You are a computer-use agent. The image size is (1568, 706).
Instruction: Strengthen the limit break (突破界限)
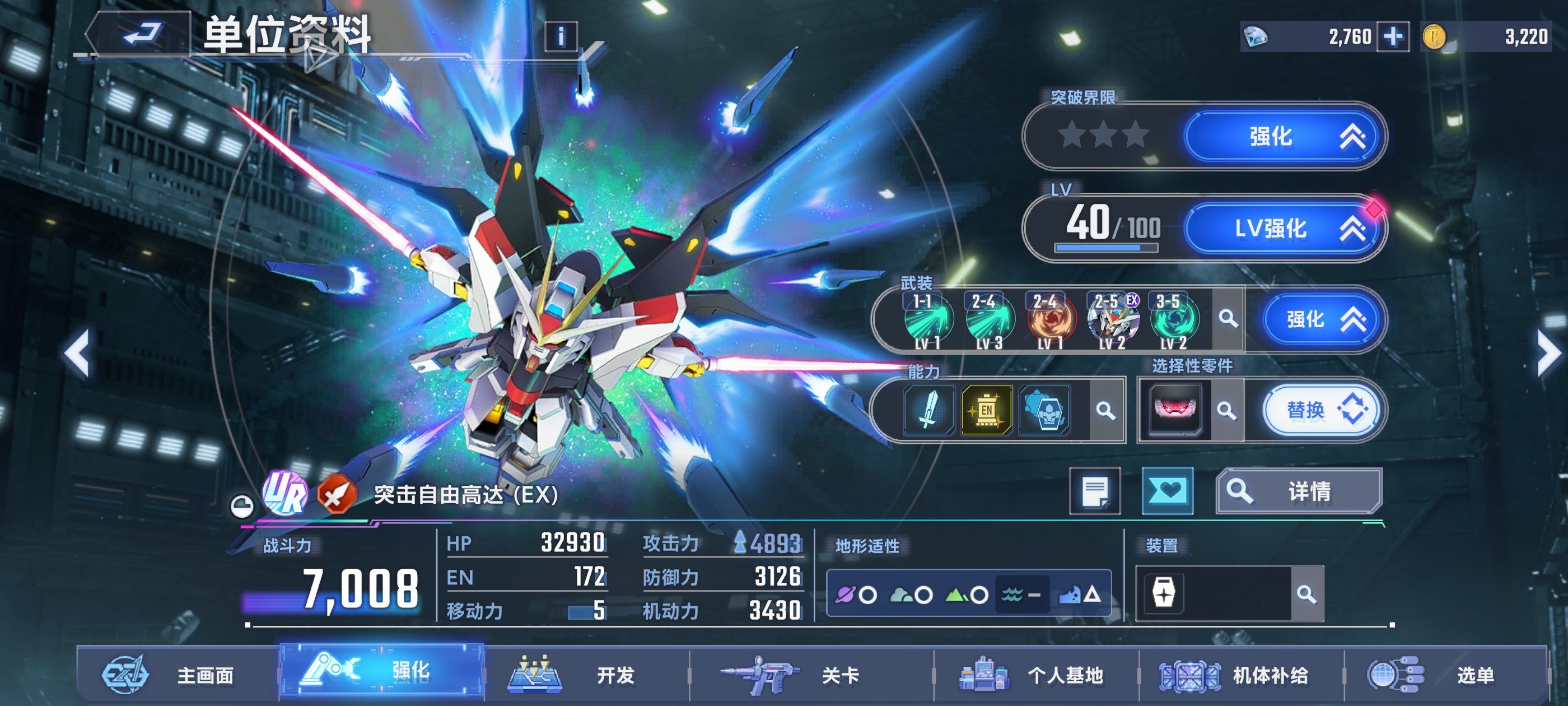(x=1282, y=137)
